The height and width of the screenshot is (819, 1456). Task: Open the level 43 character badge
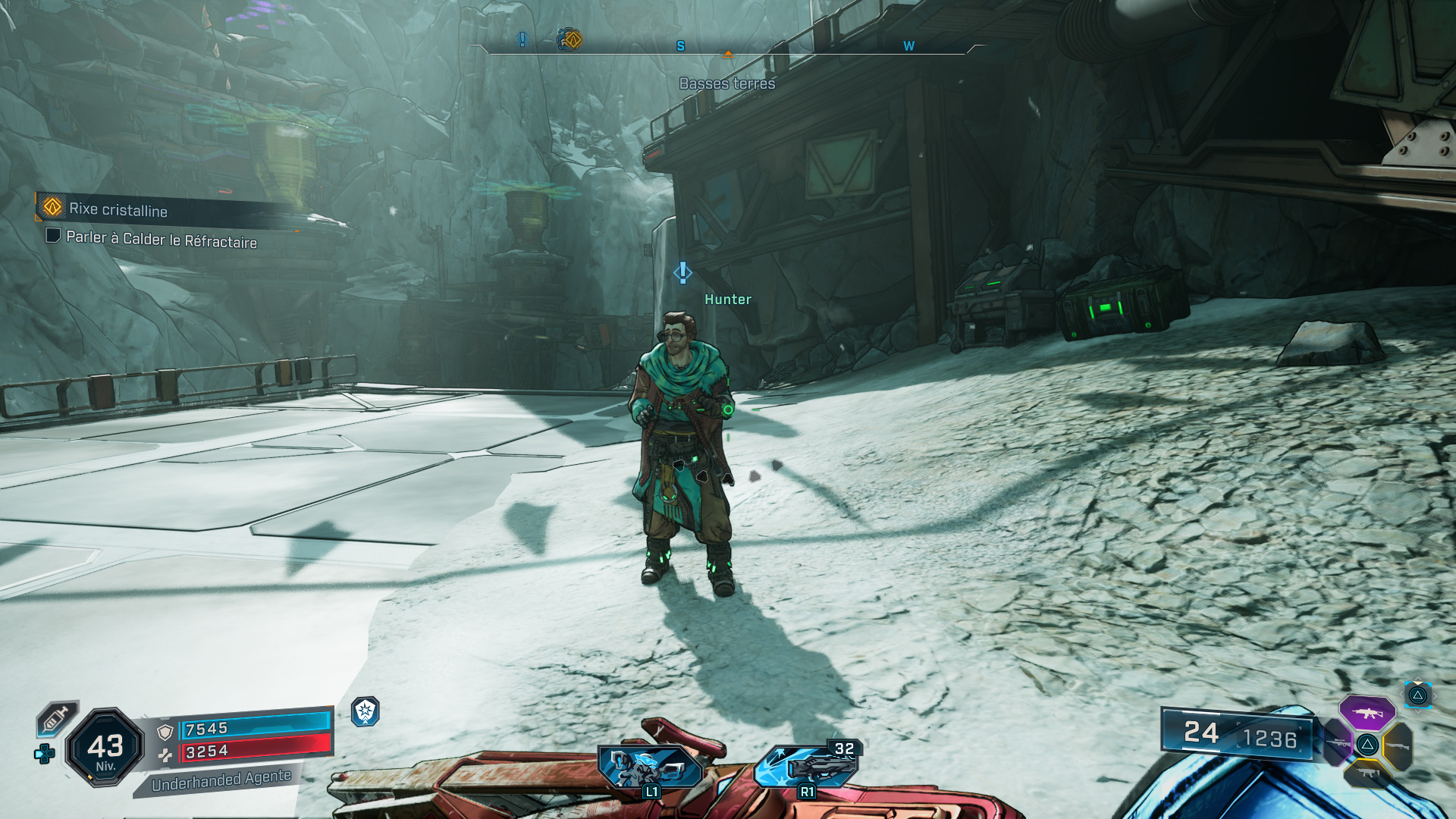coord(105,748)
